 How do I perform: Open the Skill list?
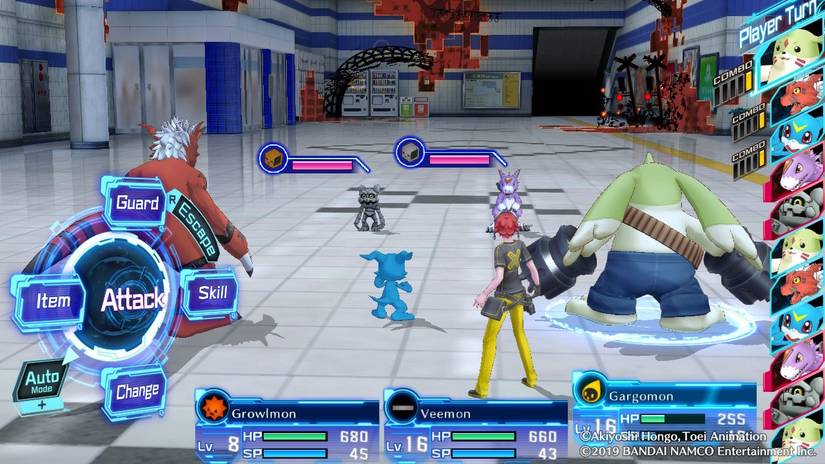pos(210,294)
